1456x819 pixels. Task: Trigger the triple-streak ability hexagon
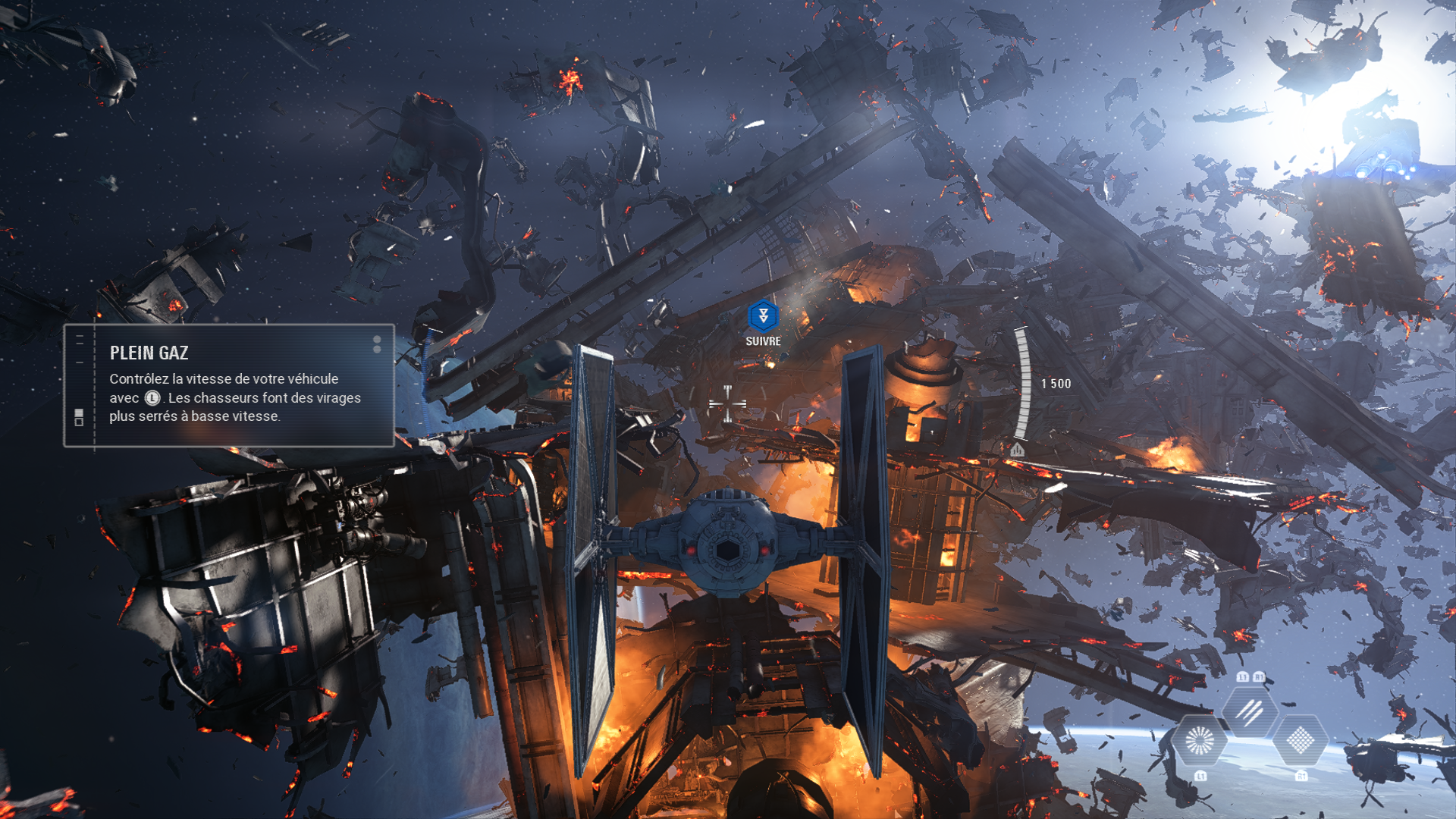click(1250, 711)
